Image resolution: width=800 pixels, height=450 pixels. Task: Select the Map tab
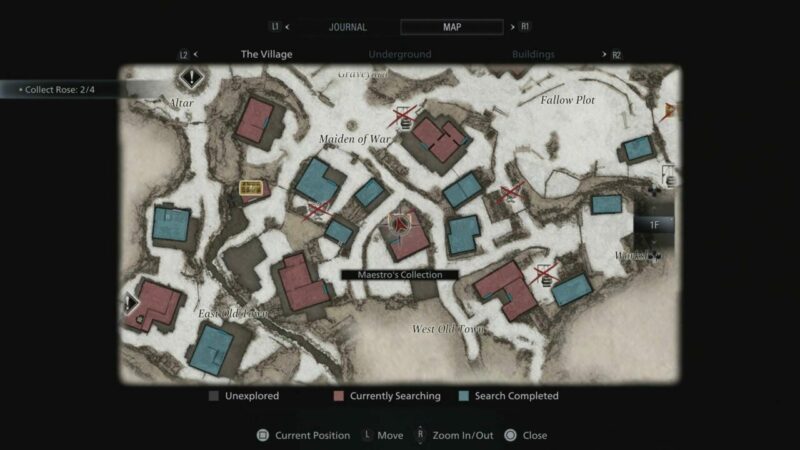(451, 27)
